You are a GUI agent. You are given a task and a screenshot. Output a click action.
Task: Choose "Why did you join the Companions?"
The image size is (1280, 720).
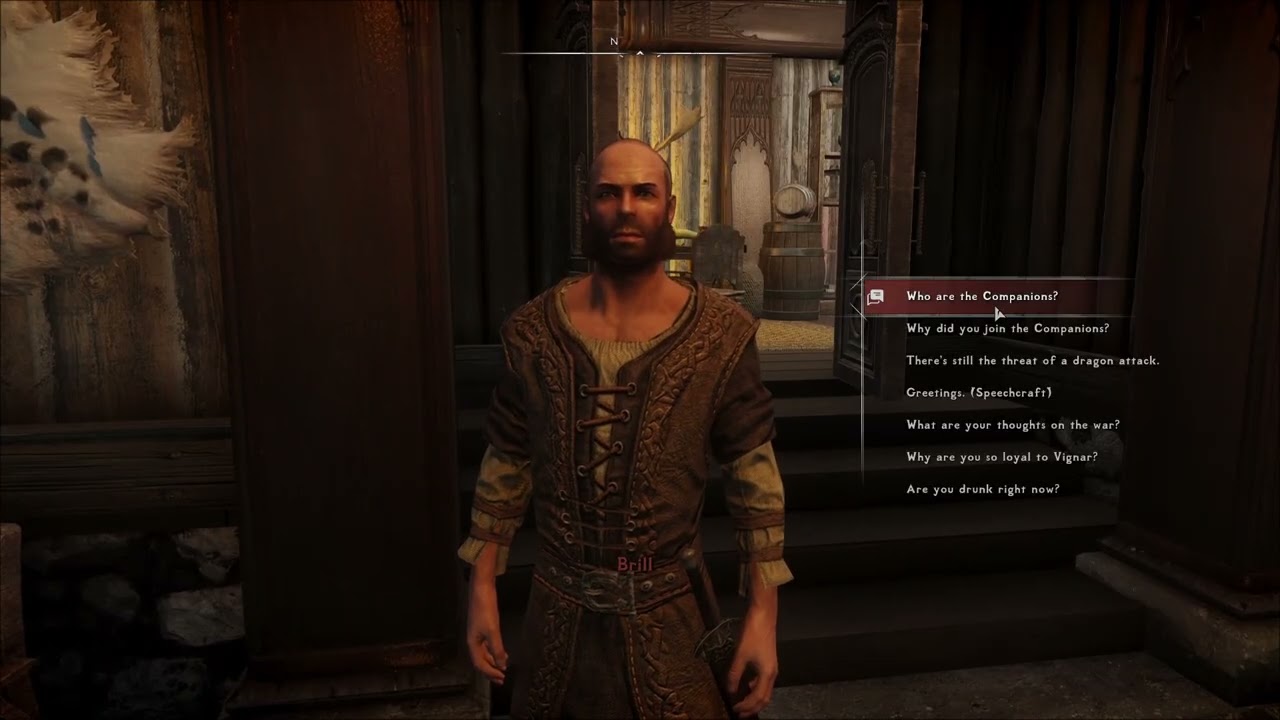(x=1007, y=328)
